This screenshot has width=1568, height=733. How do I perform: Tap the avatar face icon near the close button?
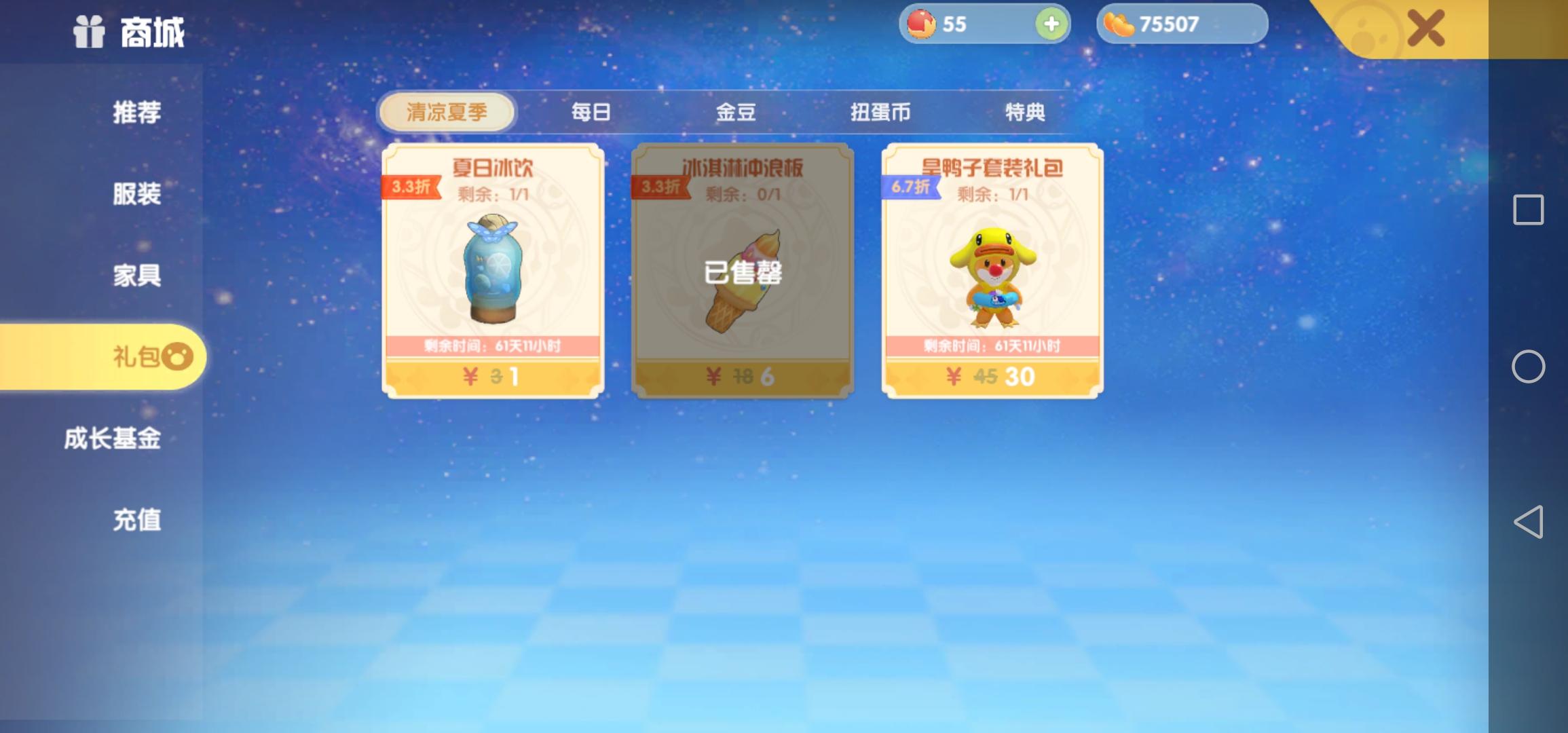[x=1370, y=29]
